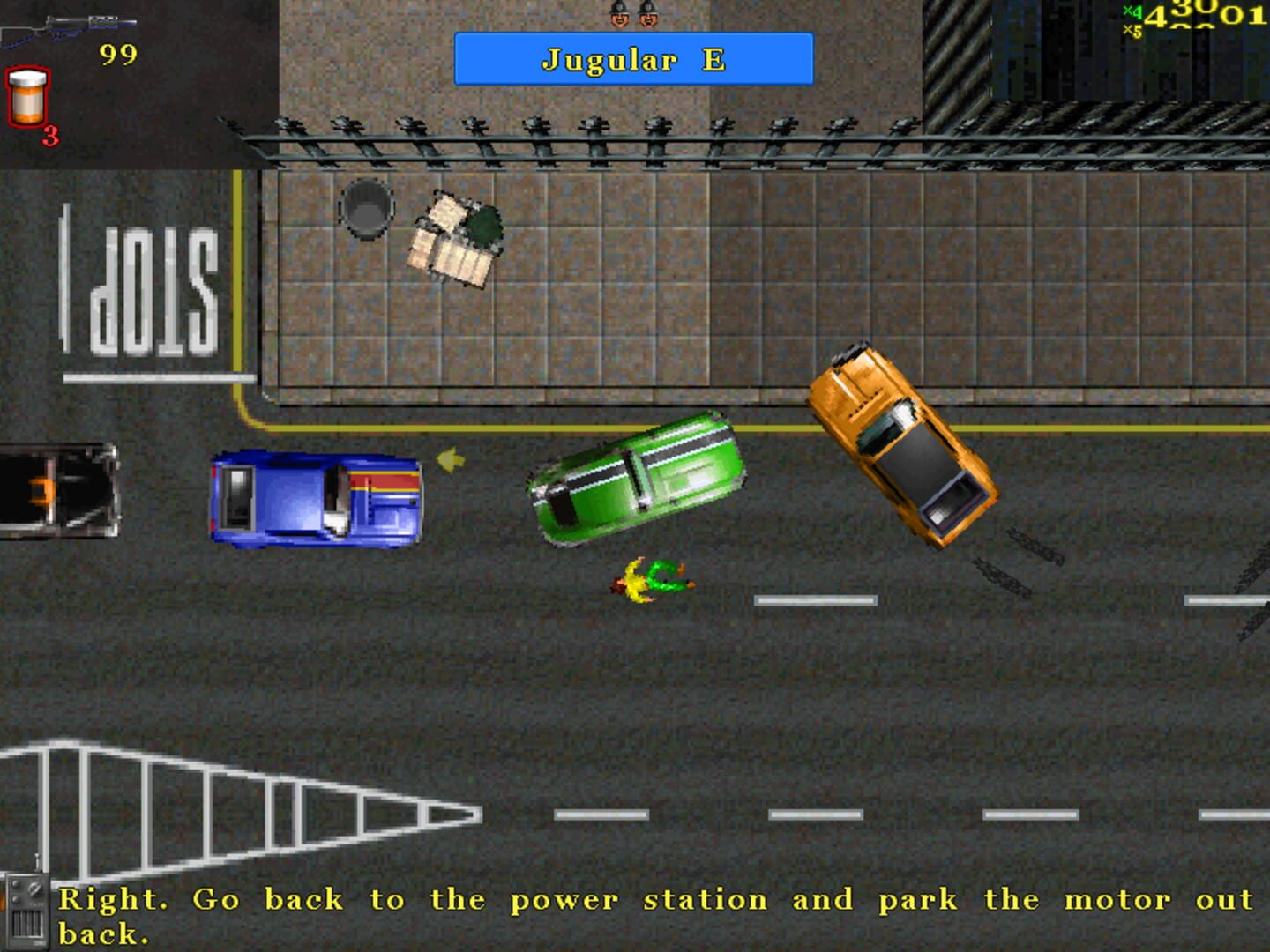Select the red 3 pill count indicator
The width and height of the screenshot is (1270, 952).
tap(49, 135)
